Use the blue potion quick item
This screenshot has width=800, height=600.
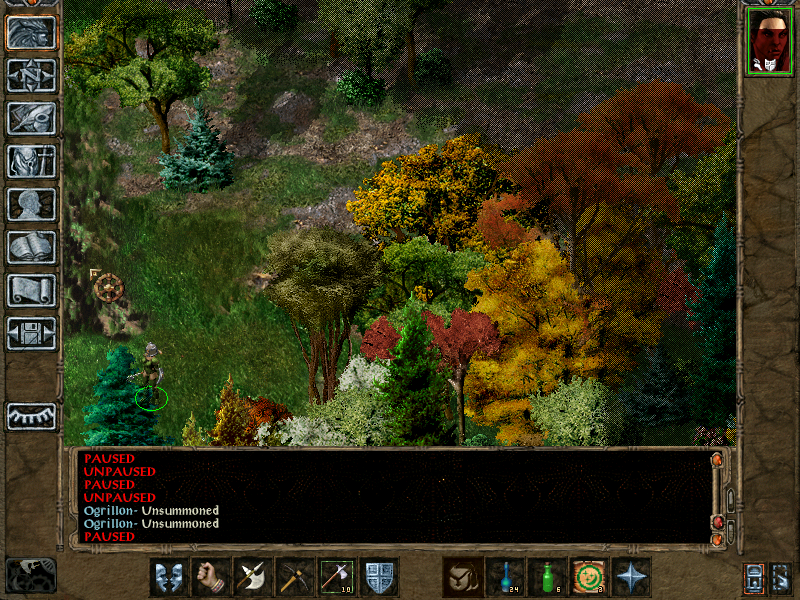click(x=505, y=577)
